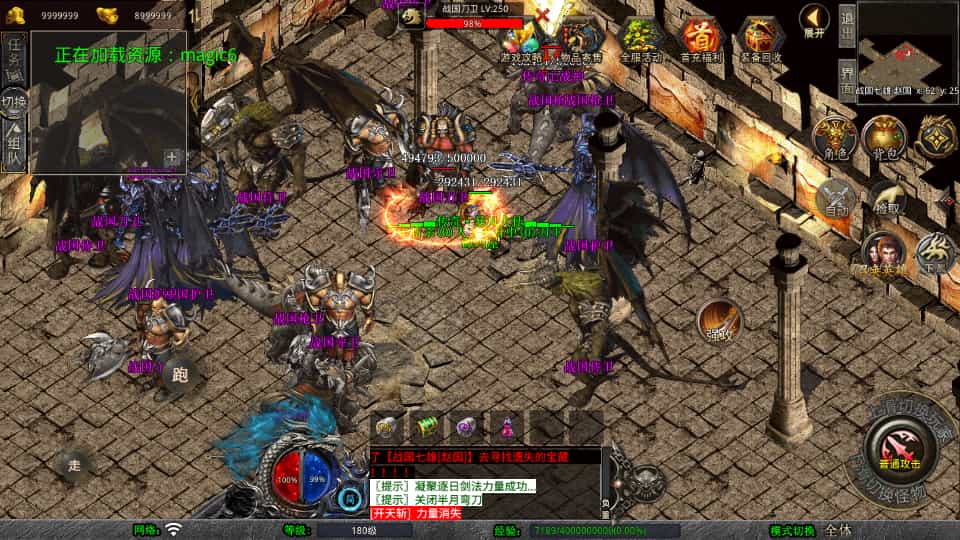Open the 装备回收 equipment recycling chest
Viewport: 960px width, 540px height.
coord(762,39)
